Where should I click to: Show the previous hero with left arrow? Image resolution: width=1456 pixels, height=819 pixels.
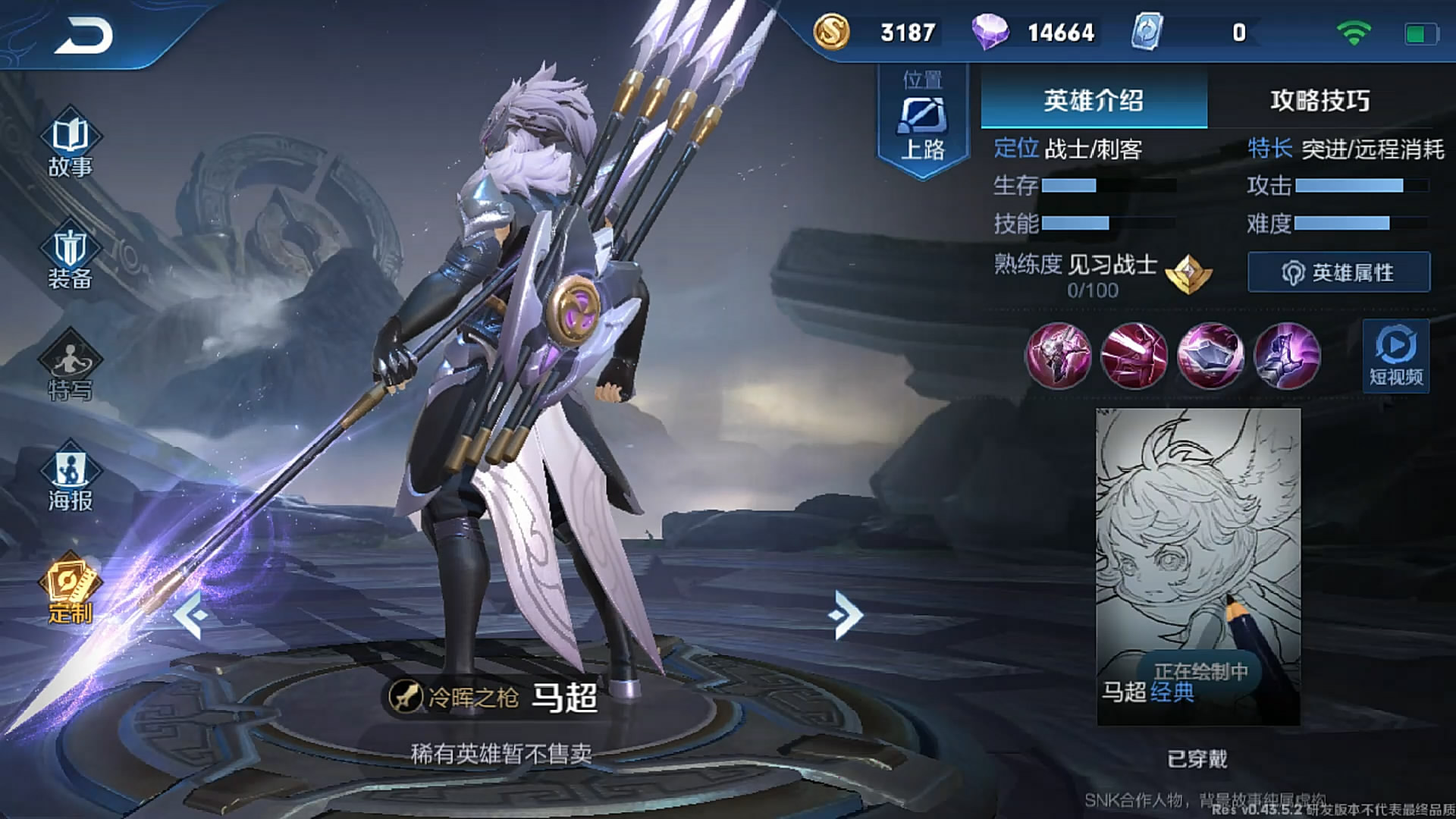pyautogui.click(x=191, y=615)
